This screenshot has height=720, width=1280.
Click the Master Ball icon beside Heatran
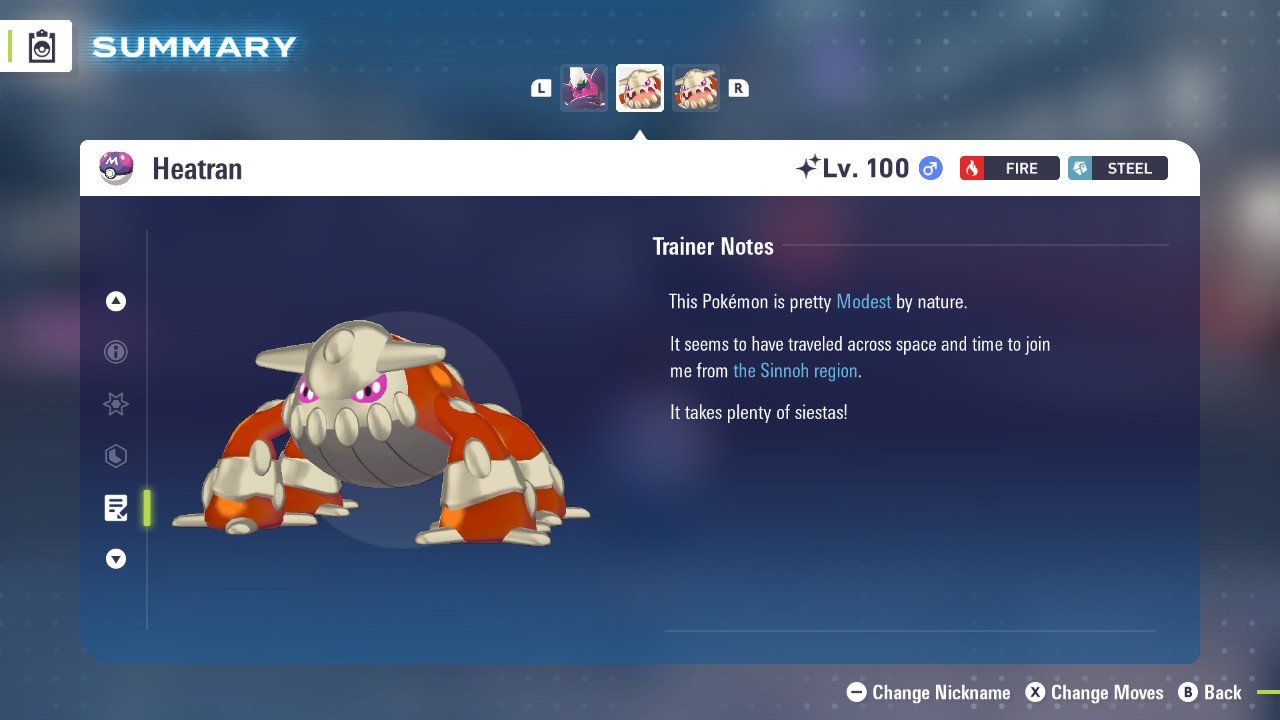click(116, 168)
